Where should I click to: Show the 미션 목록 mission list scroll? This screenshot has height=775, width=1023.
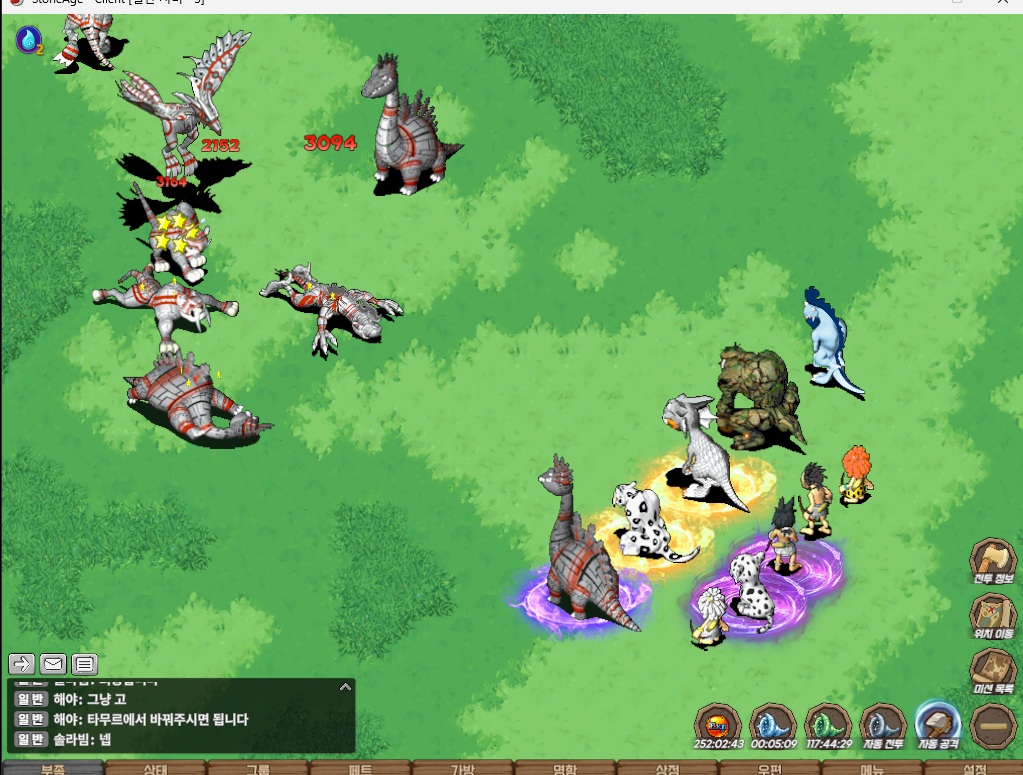click(992, 668)
